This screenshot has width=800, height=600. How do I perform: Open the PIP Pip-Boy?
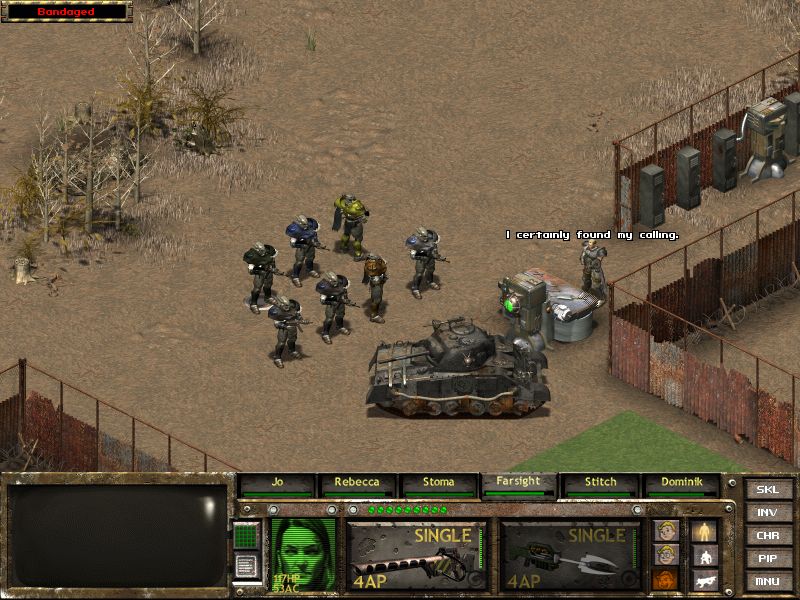[x=767, y=558]
